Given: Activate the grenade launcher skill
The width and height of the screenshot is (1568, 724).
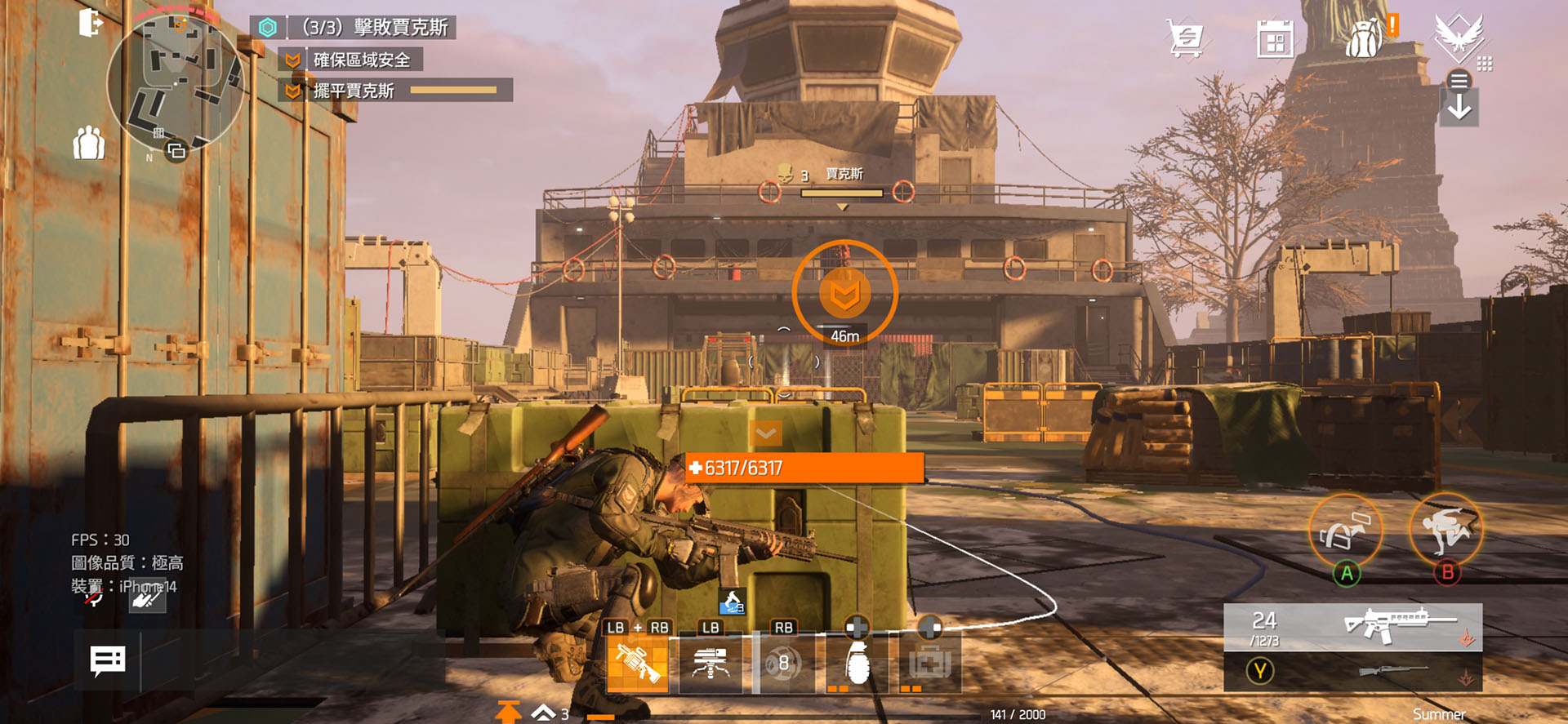Looking at the screenshot, I should pos(638,664).
